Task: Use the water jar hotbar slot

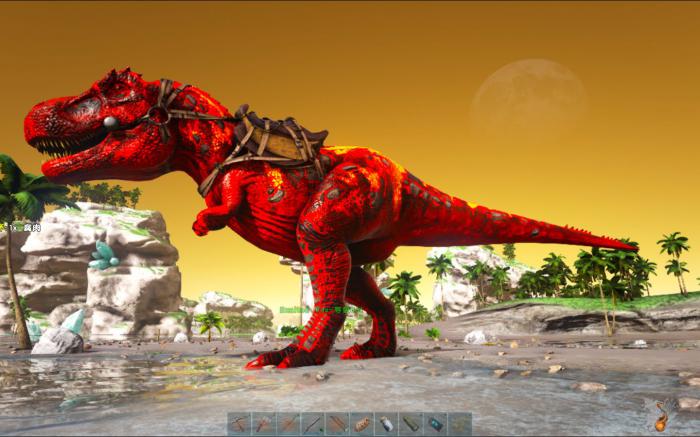Action: pyautogui.click(x=386, y=423)
